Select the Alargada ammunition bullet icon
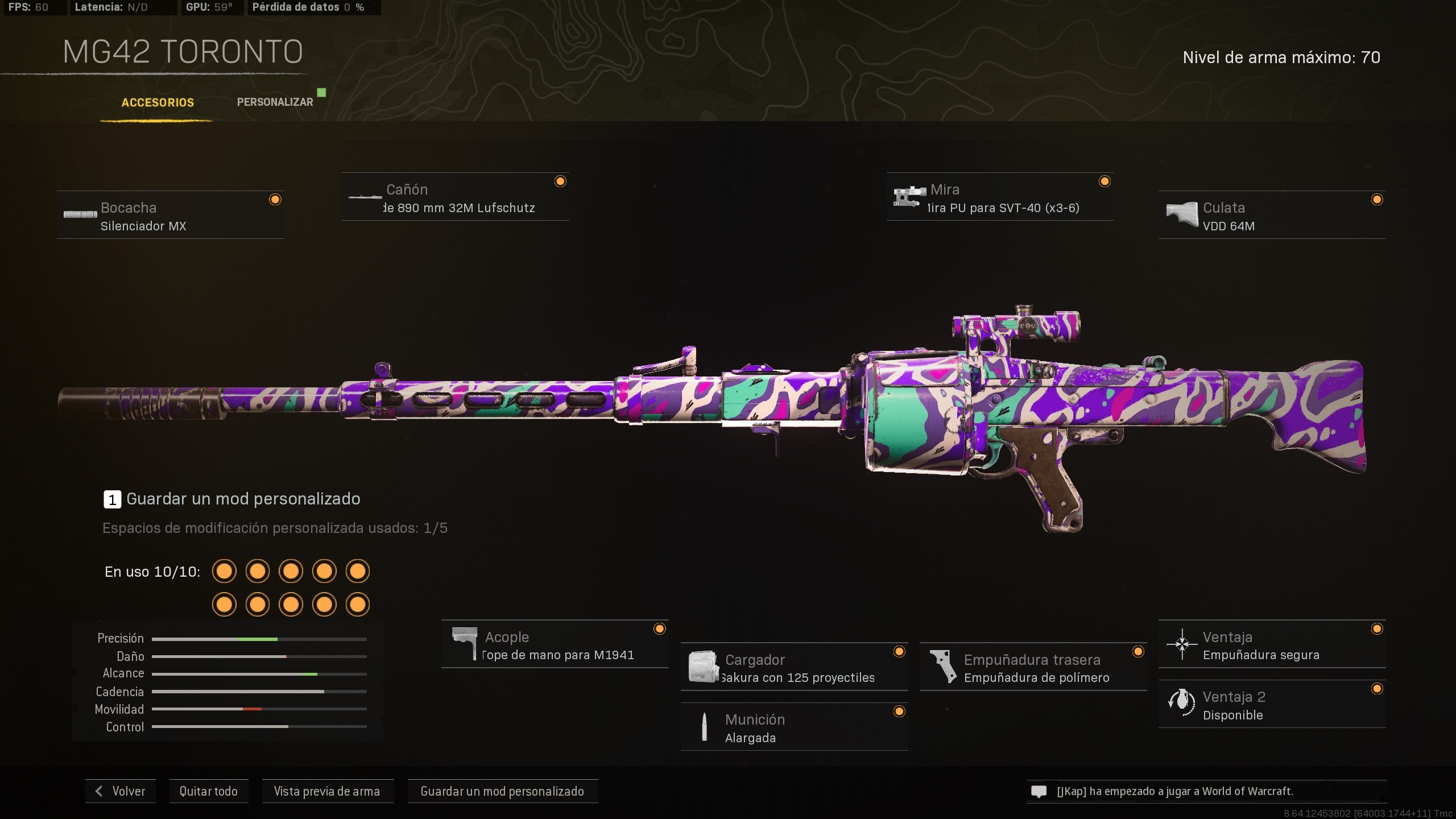The image size is (1456, 819). [705, 727]
